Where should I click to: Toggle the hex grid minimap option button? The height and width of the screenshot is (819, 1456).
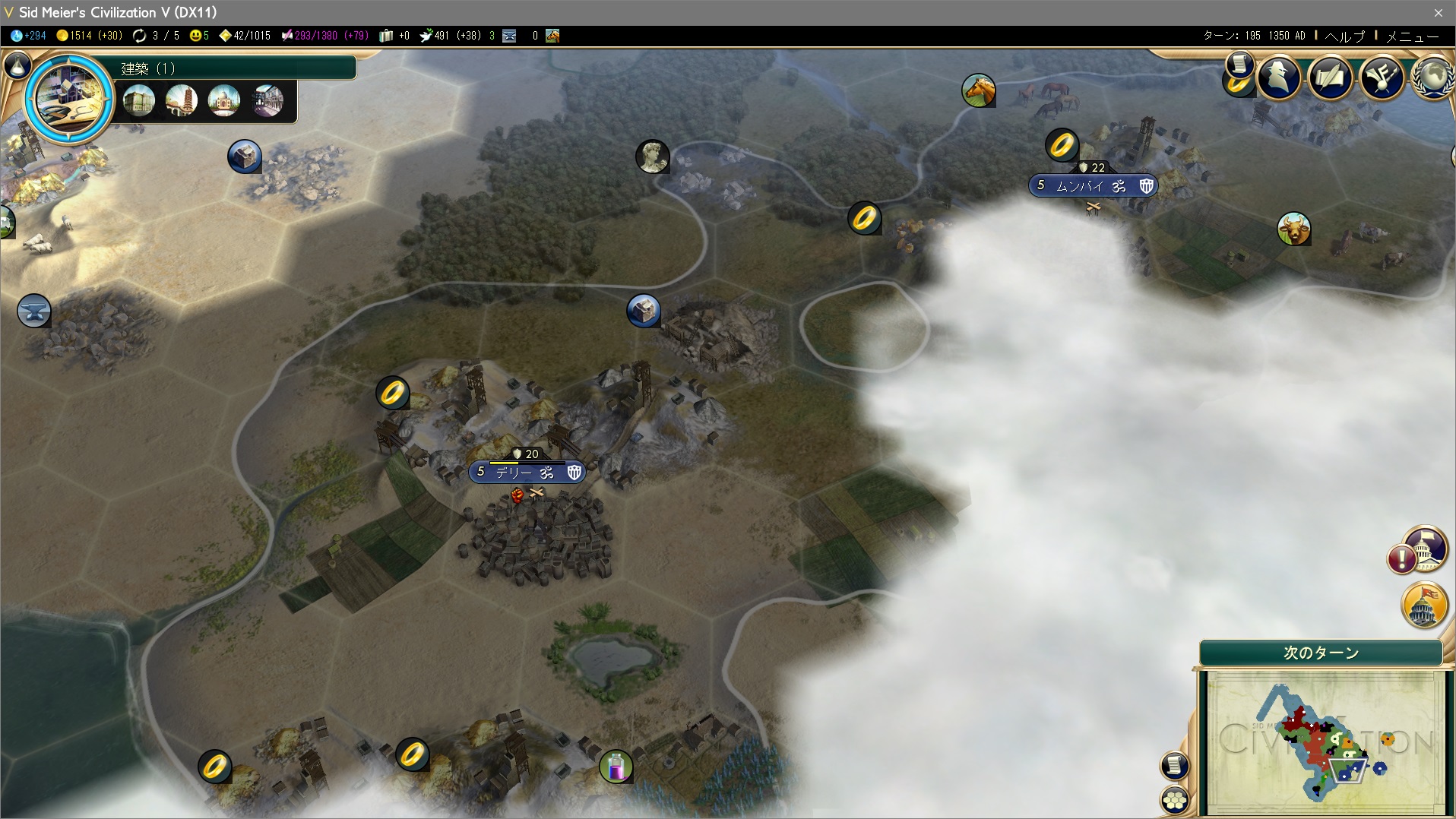(1175, 800)
